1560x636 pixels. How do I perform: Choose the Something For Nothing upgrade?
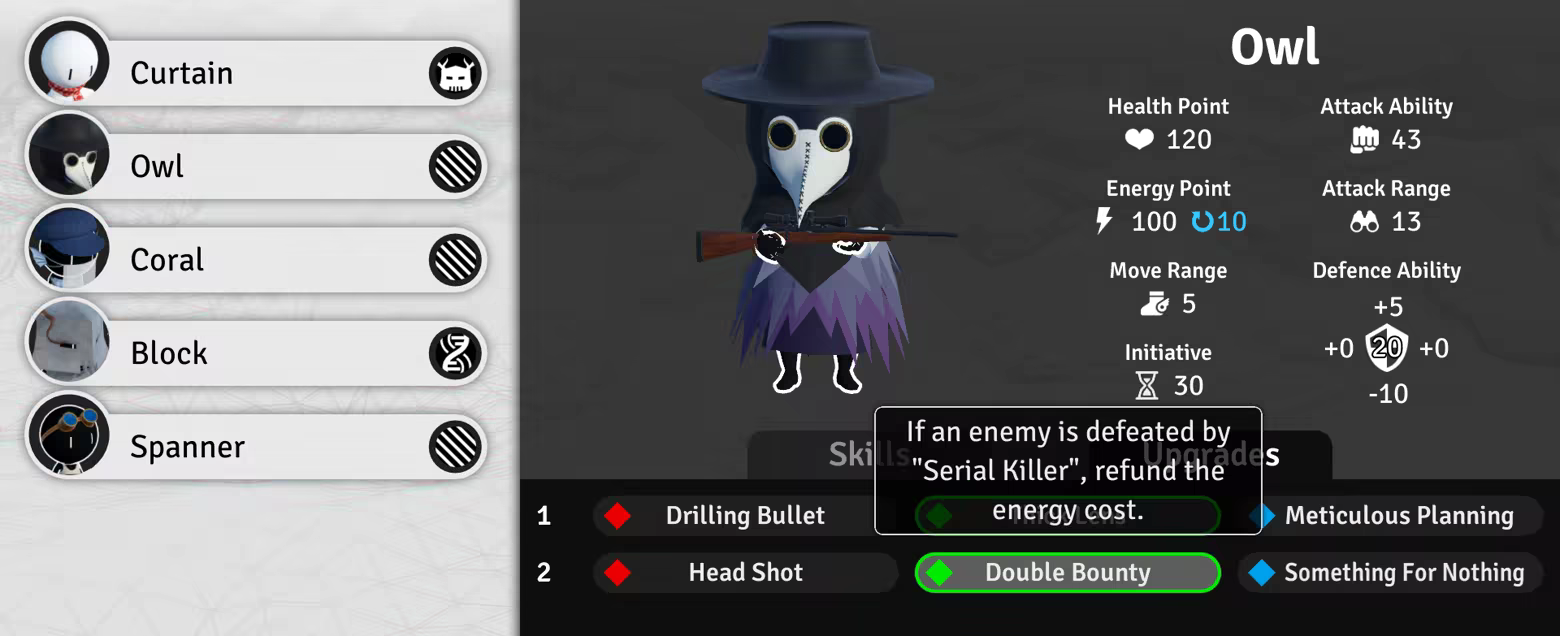tap(1390, 573)
